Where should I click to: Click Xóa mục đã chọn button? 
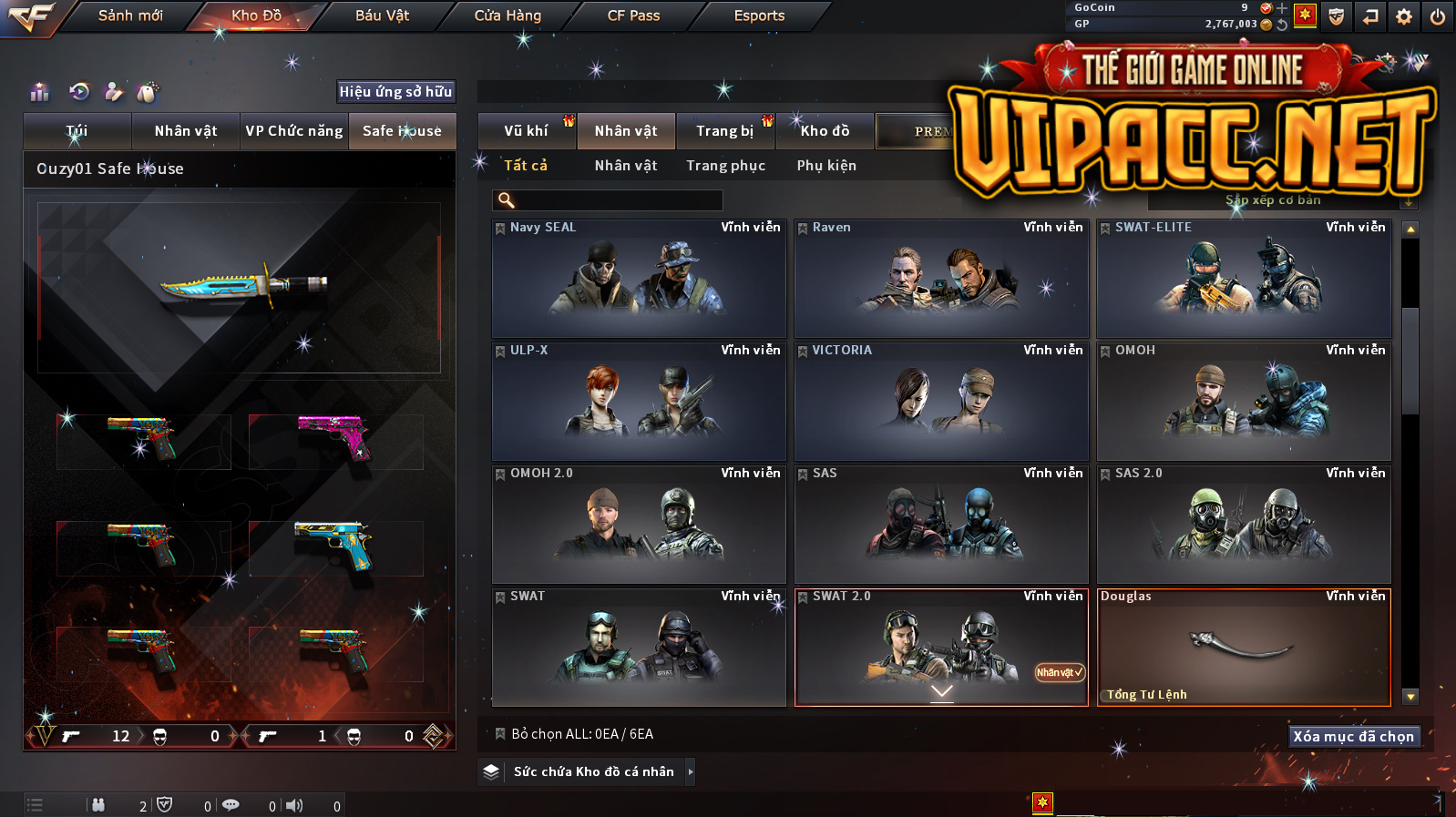tap(1353, 736)
